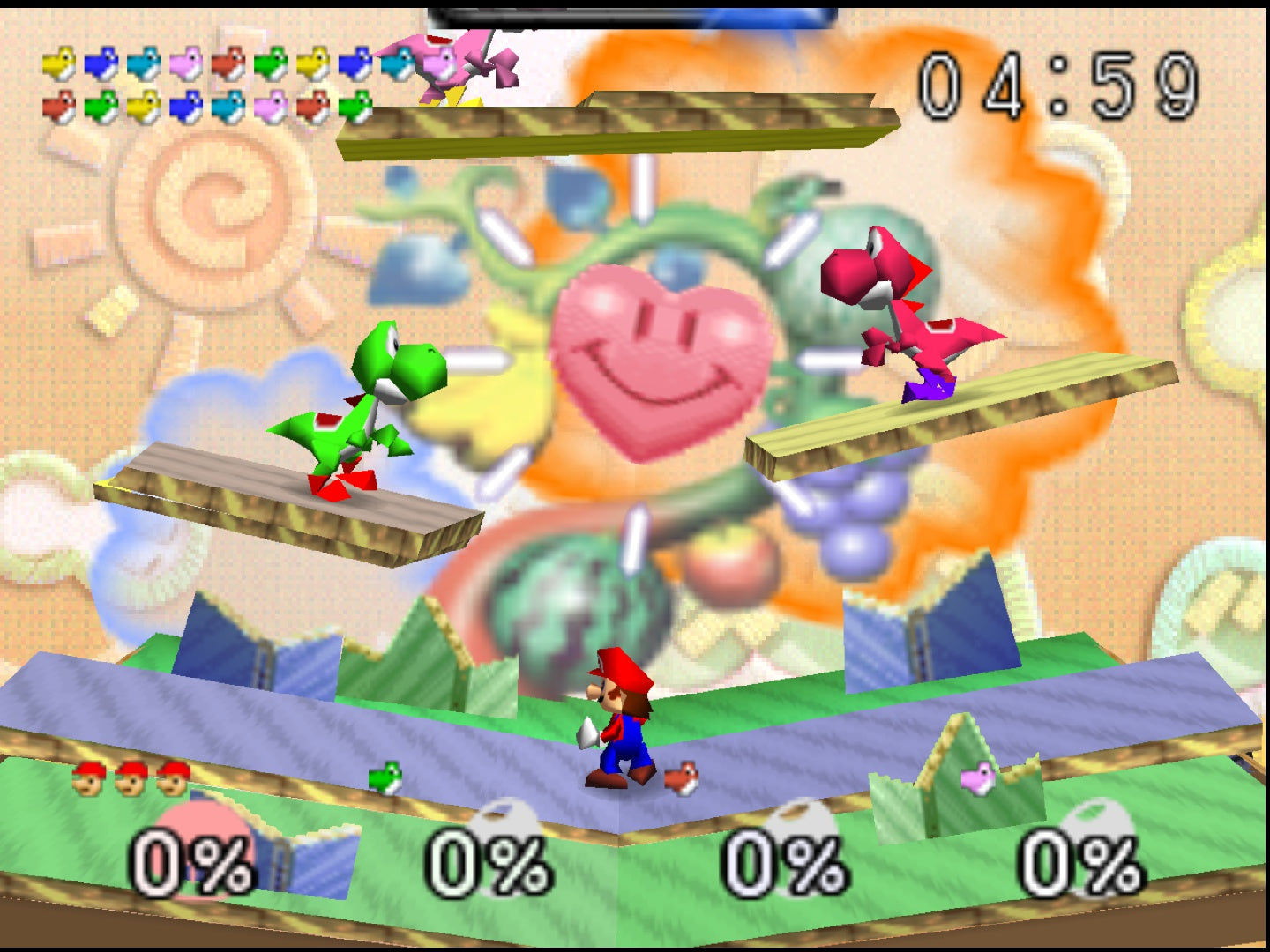This screenshot has height=952, width=1270.
Task: Click the first Mario head stock icon bottom-left
Action: [x=87, y=780]
